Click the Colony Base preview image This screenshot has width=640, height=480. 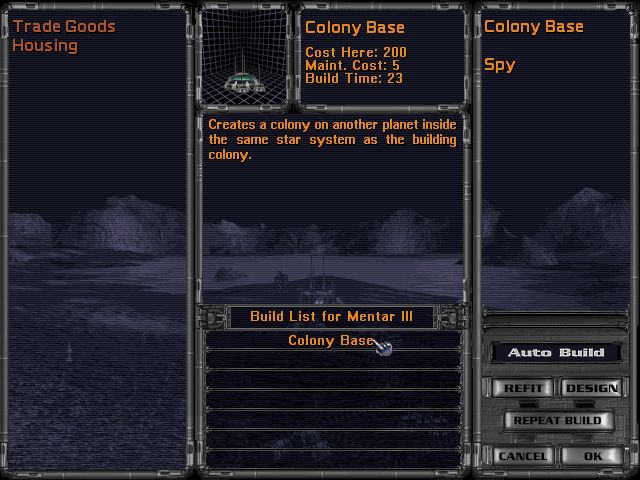(x=245, y=58)
